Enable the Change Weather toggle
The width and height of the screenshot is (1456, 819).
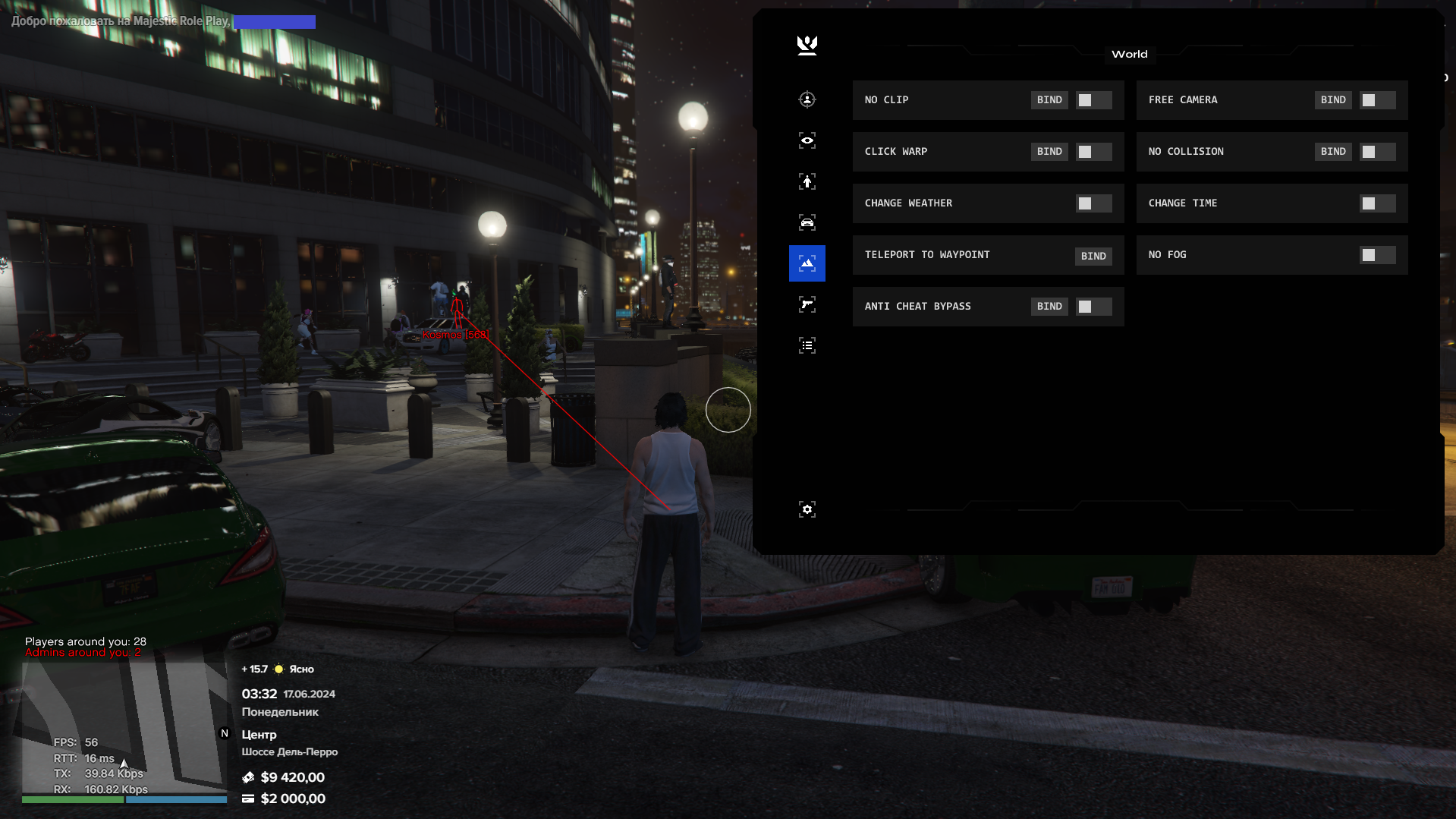(x=1093, y=203)
